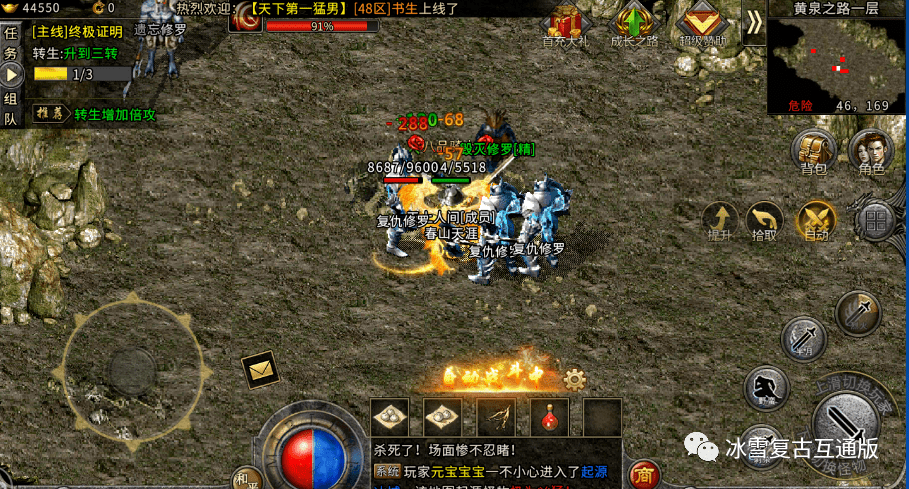Use the red potion hotbar slot
The height and width of the screenshot is (489, 909).
pyautogui.click(x=550, y=416)
